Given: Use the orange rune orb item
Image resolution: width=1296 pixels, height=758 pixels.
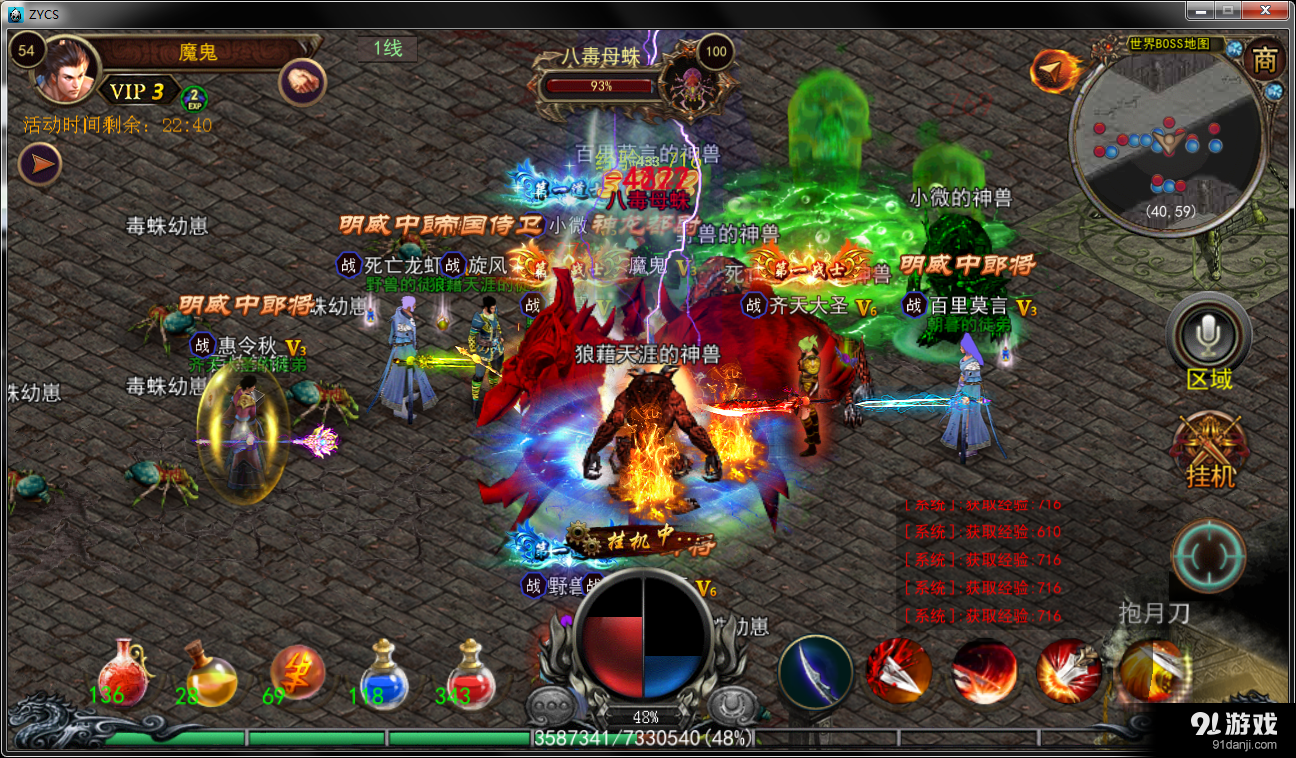Looking at the screenshot, I should click(x=297, y=672).
